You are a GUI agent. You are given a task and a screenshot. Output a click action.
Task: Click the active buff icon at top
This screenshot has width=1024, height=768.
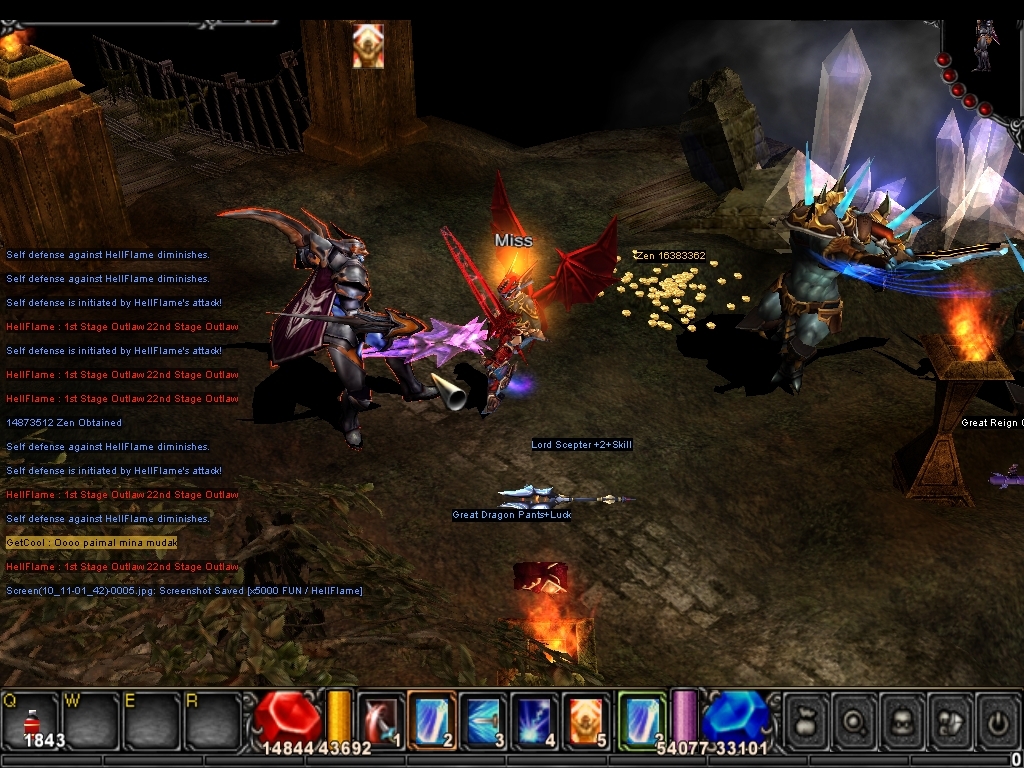pyautogui.click(x=368, y=46)
